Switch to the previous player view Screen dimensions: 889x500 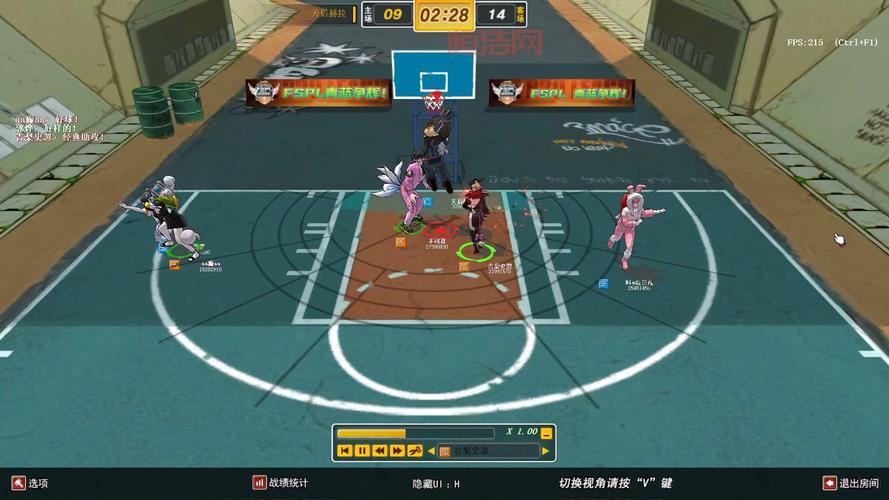click(x=432, y=451)
